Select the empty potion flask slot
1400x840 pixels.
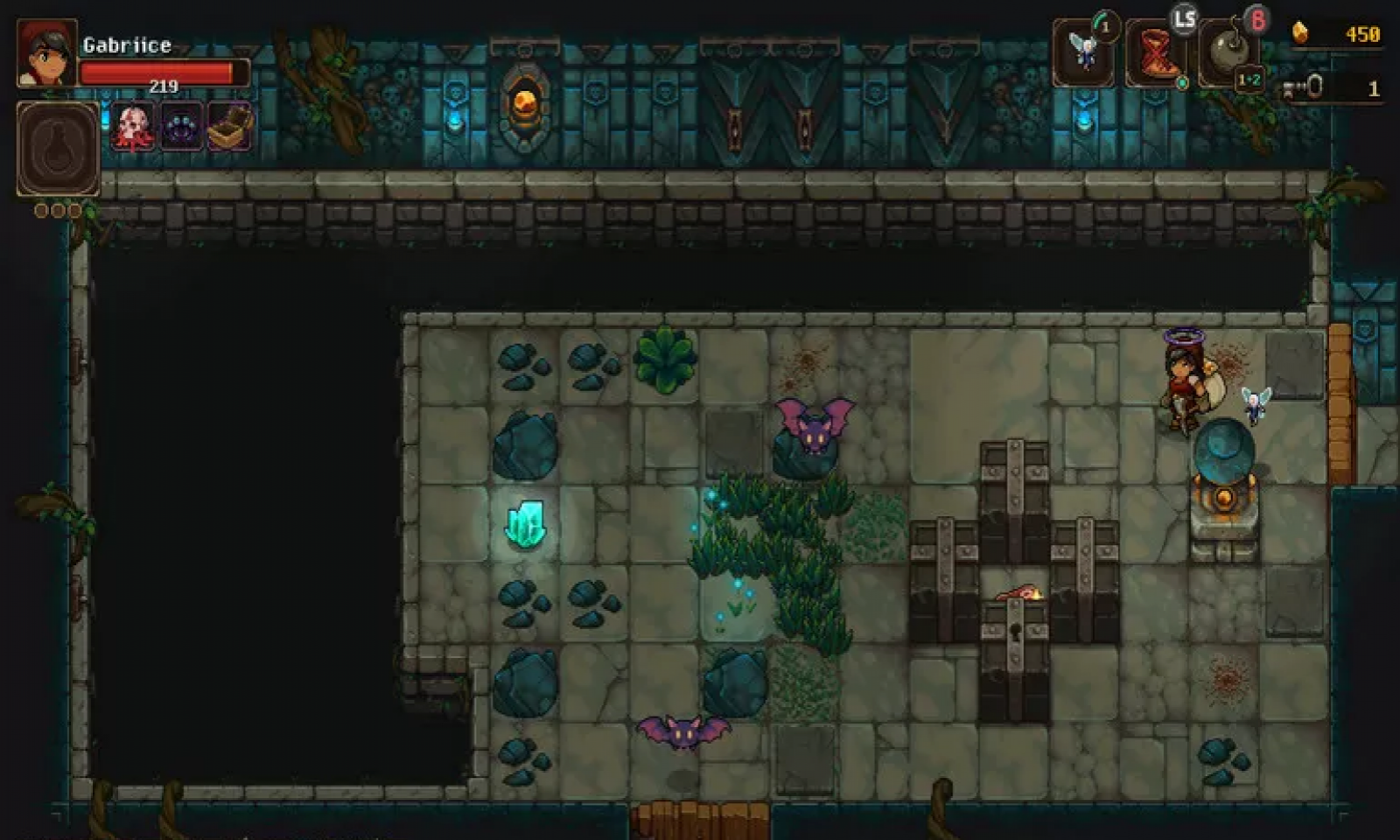coord(58,149)
